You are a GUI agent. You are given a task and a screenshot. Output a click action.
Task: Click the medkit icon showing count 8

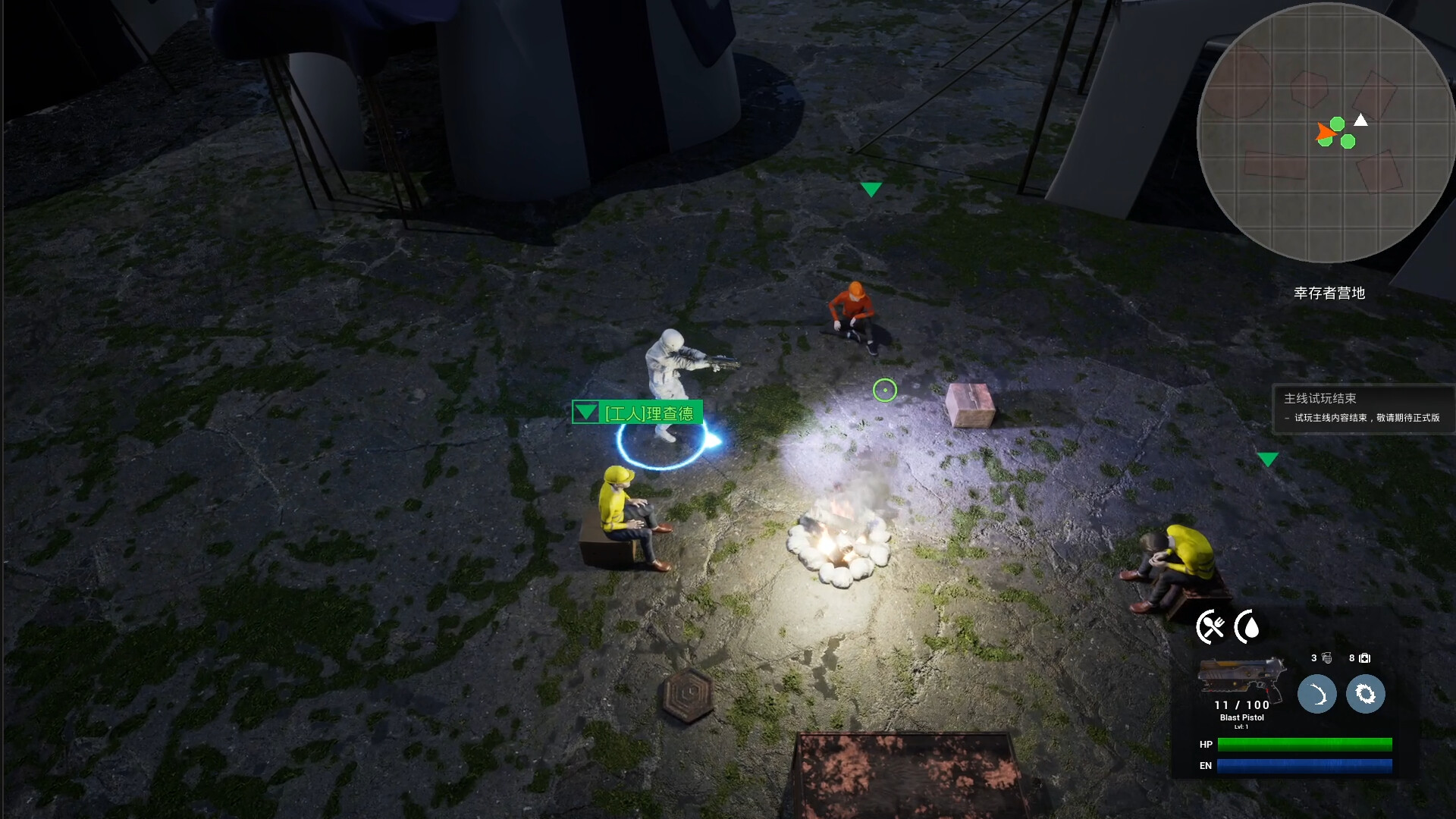[x=1365, y=658]
